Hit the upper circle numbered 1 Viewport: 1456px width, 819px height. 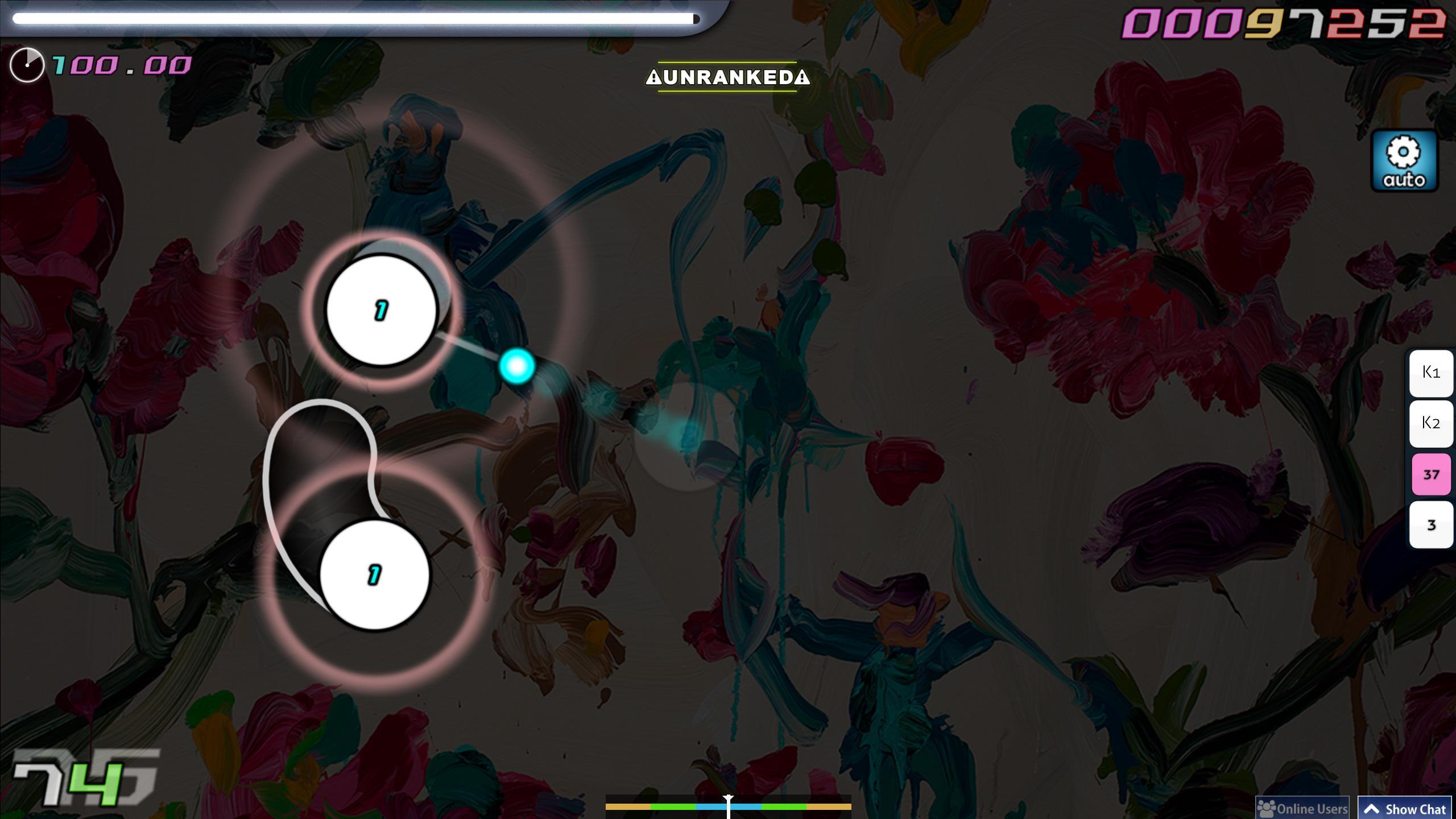pyautogui.click(x=381, y=311)
